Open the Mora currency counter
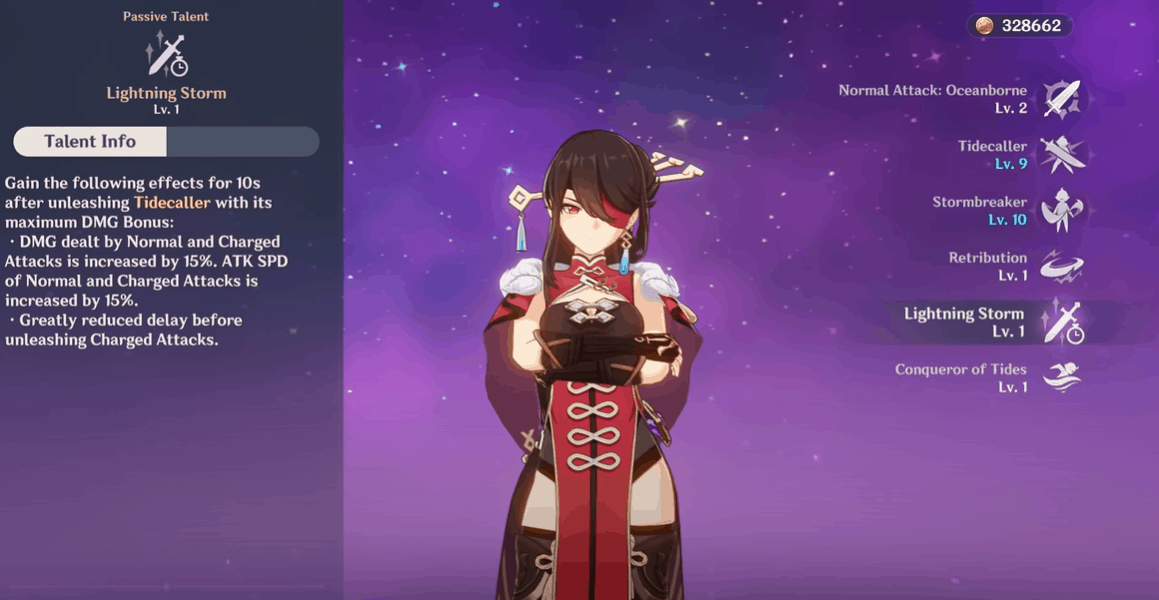This screenshot has height=600, width=1159. (x=1019, y=26)
